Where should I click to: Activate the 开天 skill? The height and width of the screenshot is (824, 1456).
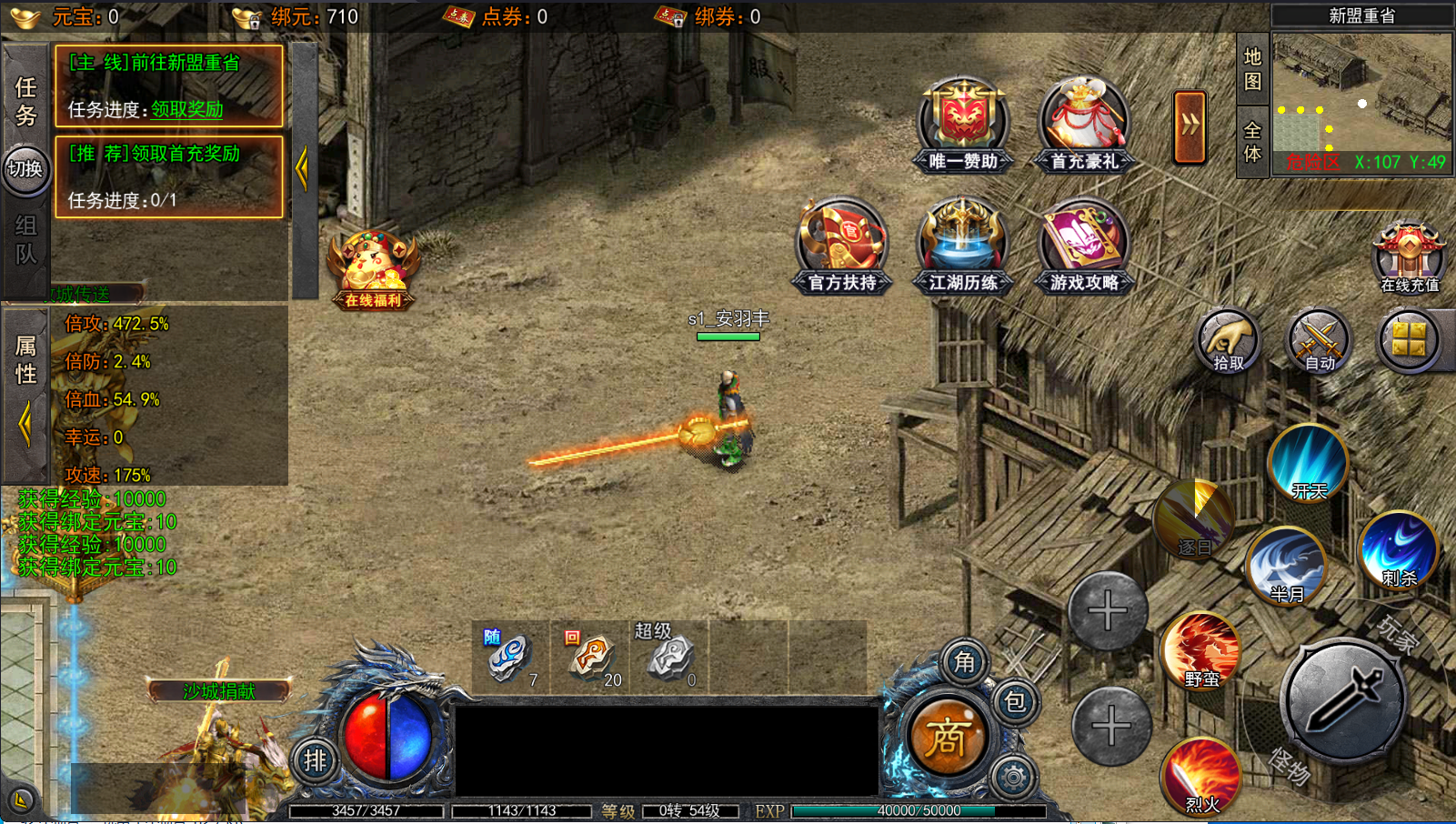(x=1308, y=464)
